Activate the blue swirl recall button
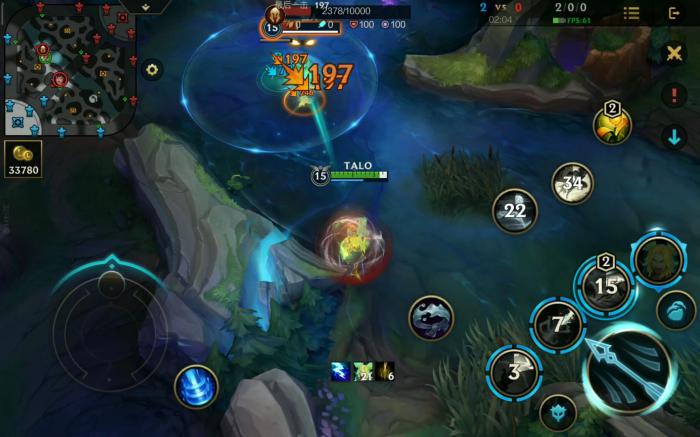The height and width of the screenshot is (437, 700). 196,386
